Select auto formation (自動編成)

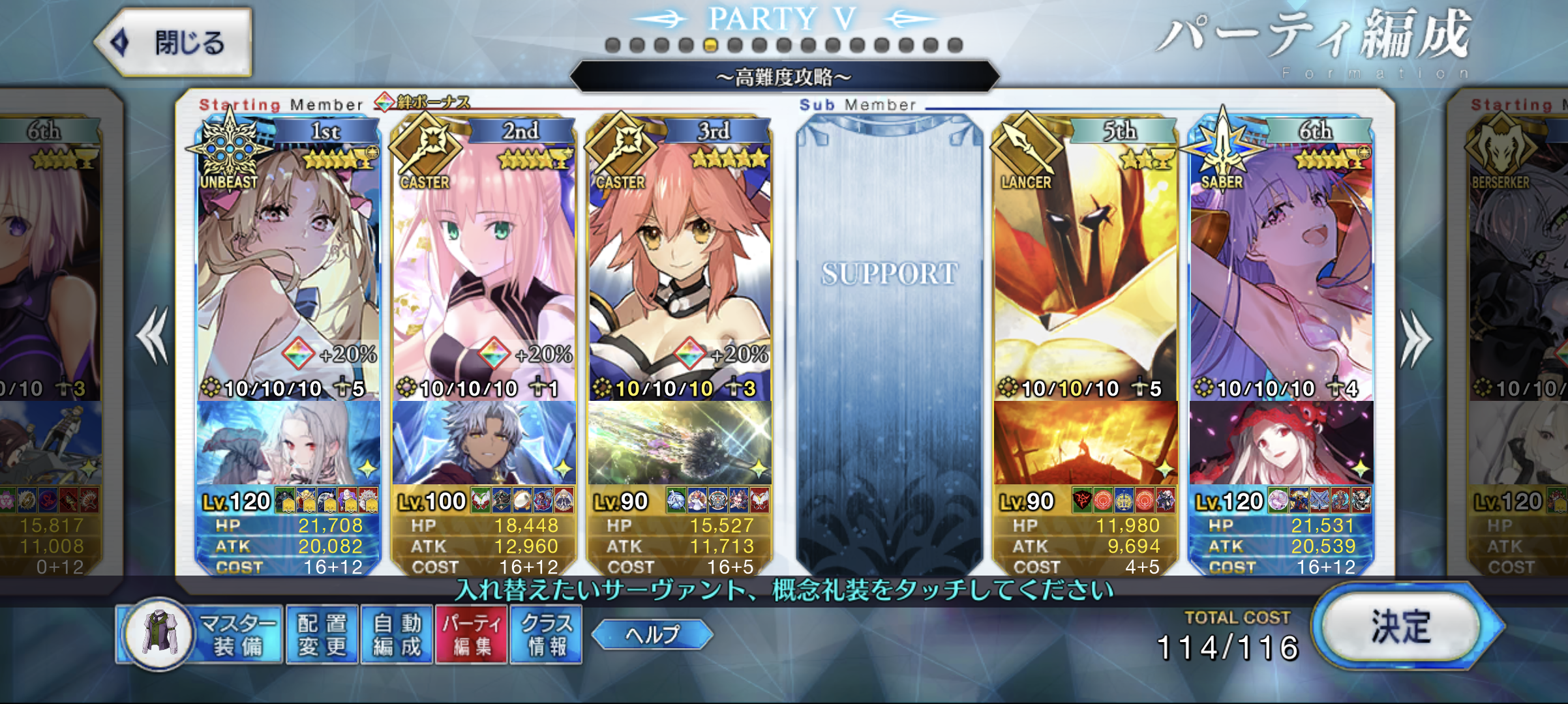click(x=397, y=634)
